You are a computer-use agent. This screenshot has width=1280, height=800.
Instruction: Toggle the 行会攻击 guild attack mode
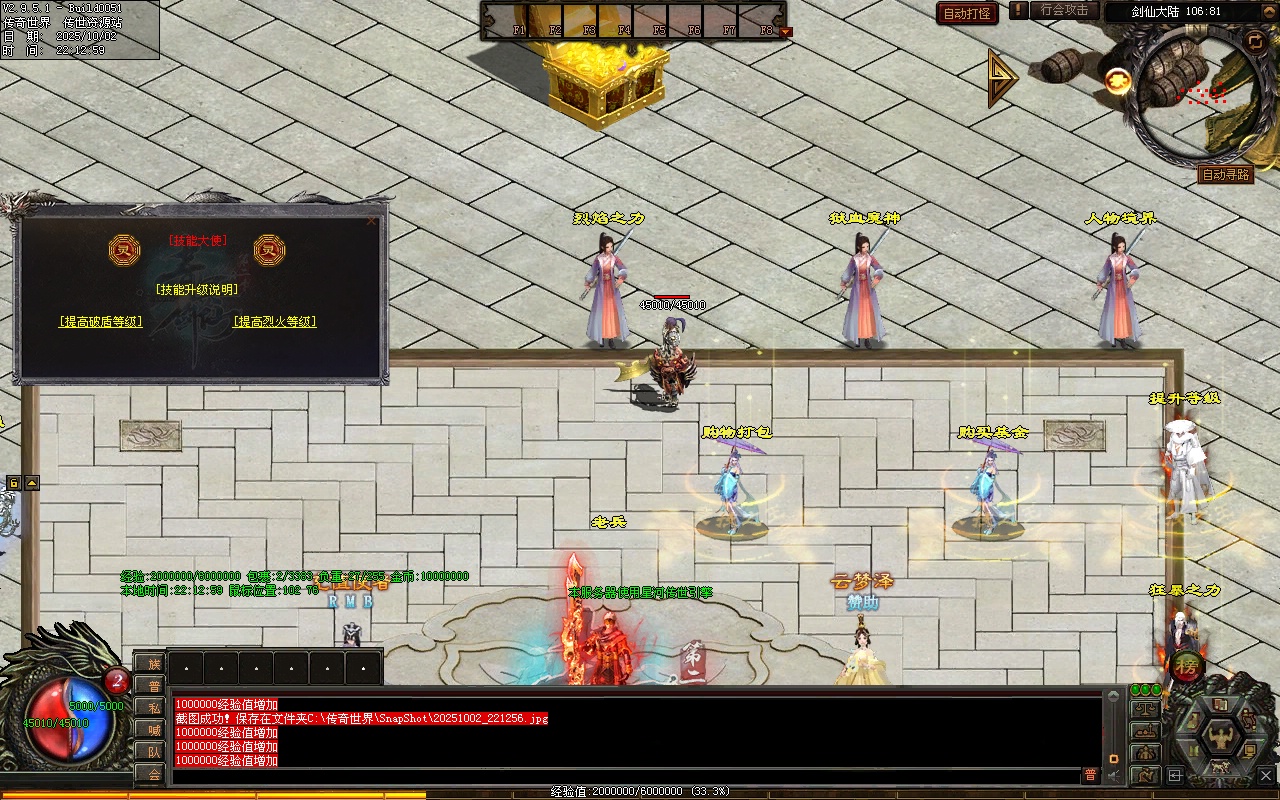[x=1064, y=10]
